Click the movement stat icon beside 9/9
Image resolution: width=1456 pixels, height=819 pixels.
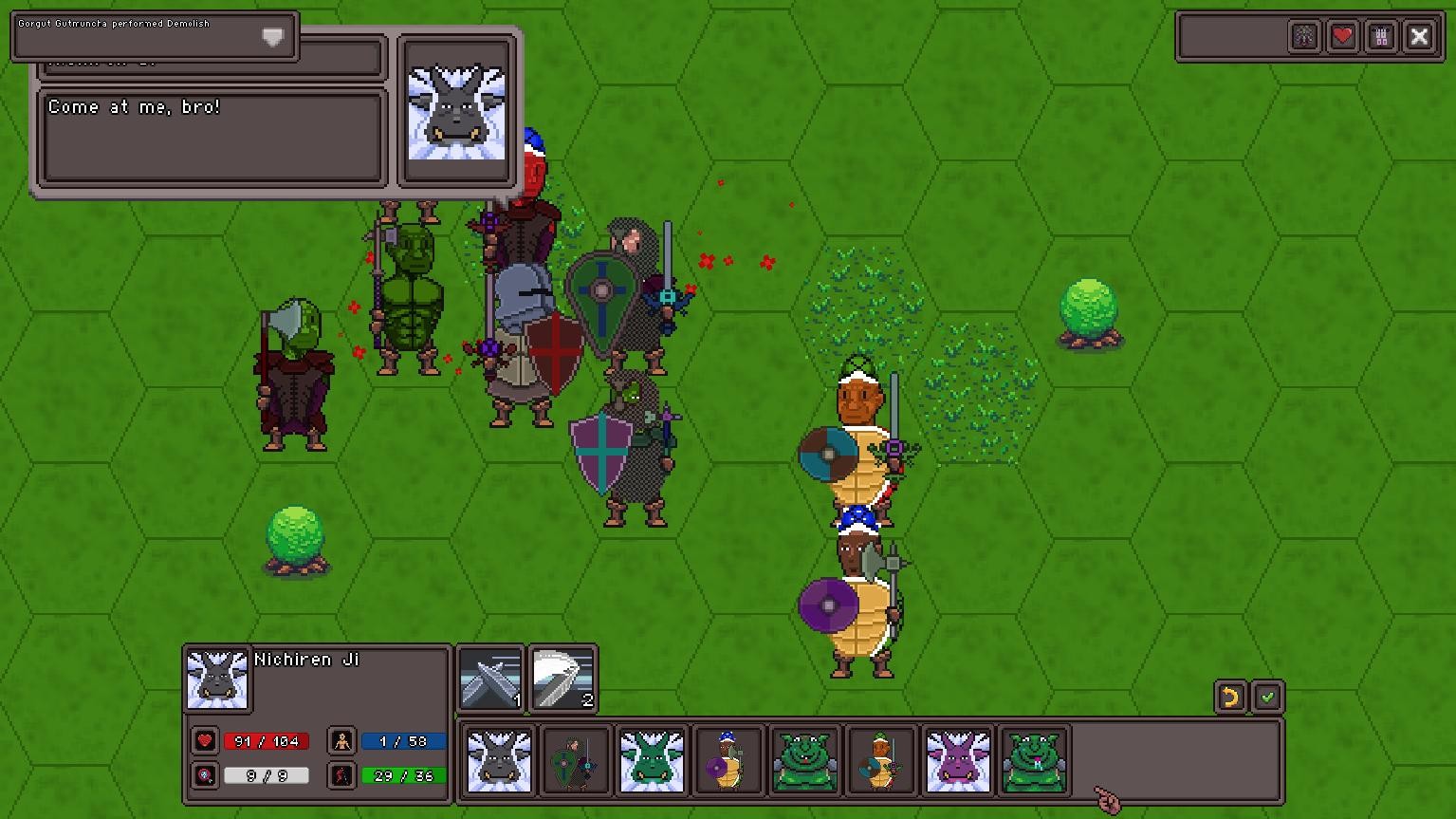[206, 775]
